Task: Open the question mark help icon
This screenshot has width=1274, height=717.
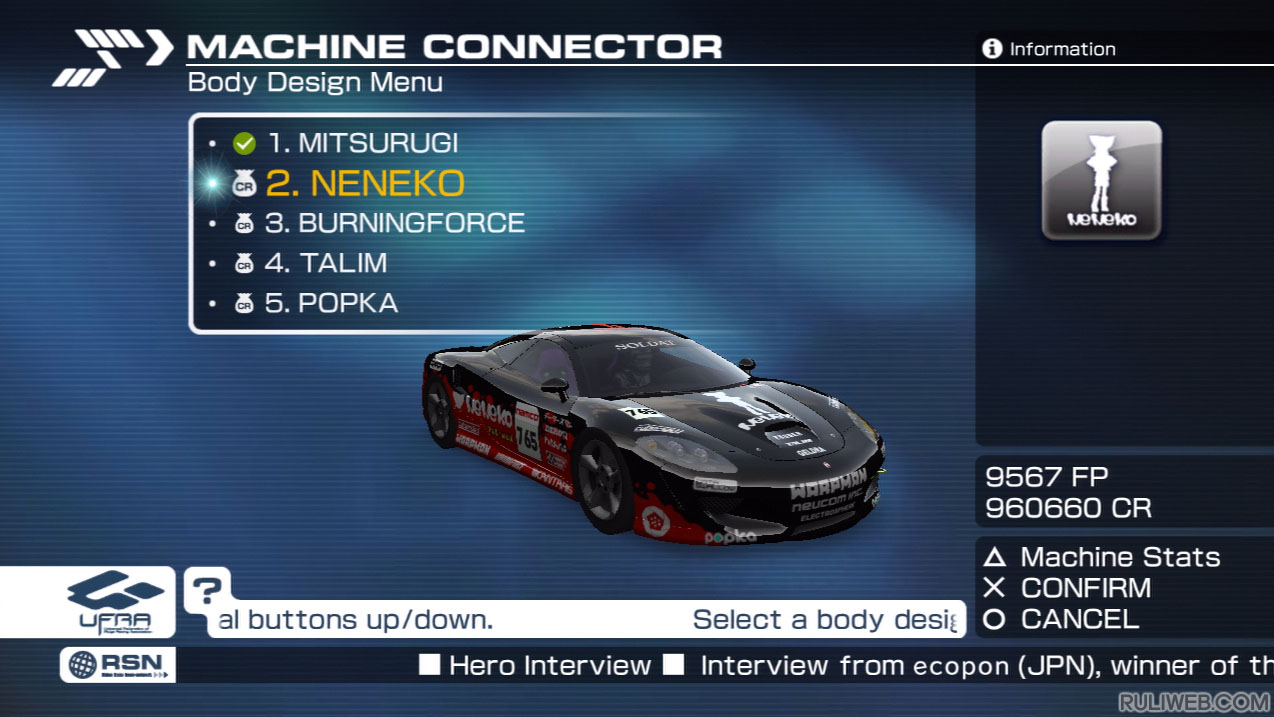Action: [206, 590]
